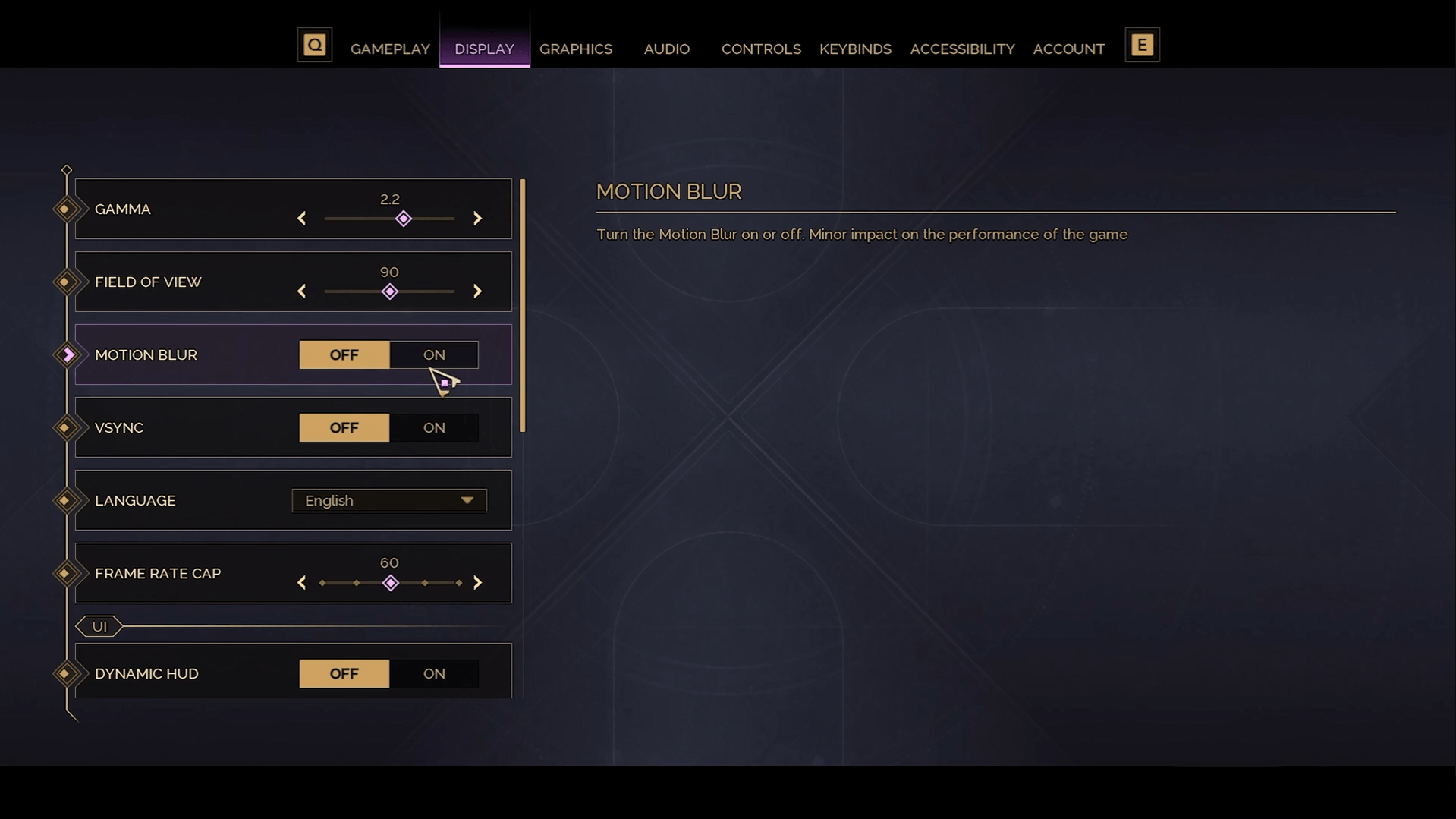The height and width of the screenshot is (819, 1456).
Task: Lower Field of View with left arrow
Action: coord(302,291)
